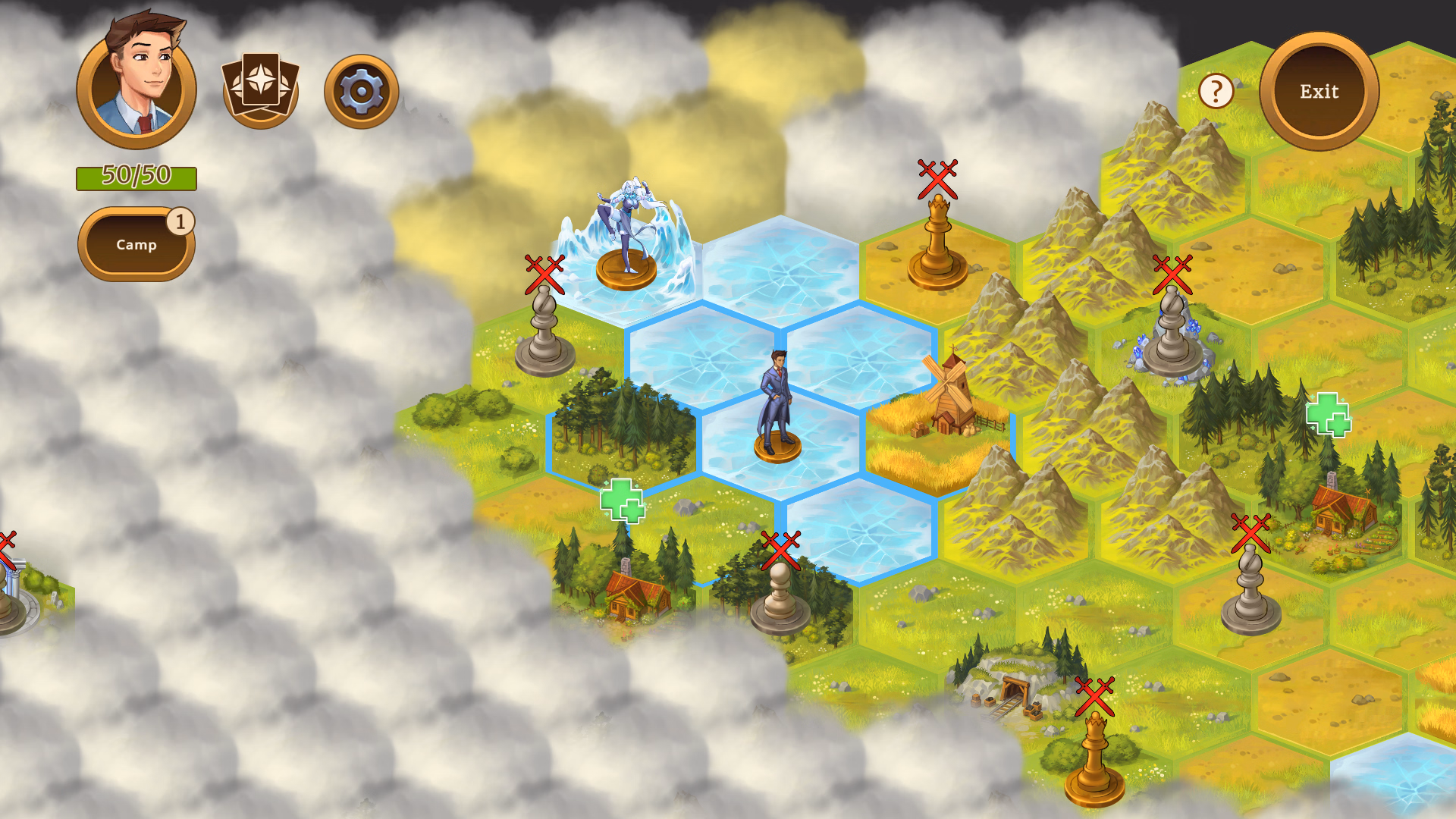This screenshot has width=1456, height=819.
Task: Open the player character portrait
Action: point(136,83)
